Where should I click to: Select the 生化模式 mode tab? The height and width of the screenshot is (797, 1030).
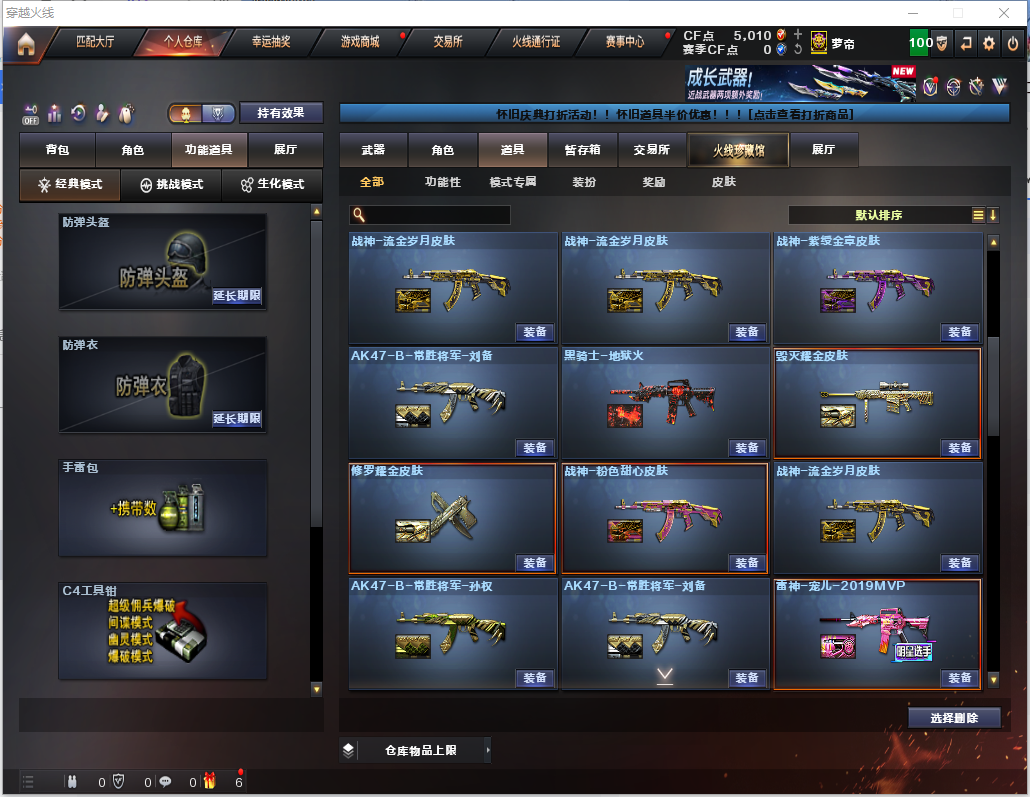[272, 185]
